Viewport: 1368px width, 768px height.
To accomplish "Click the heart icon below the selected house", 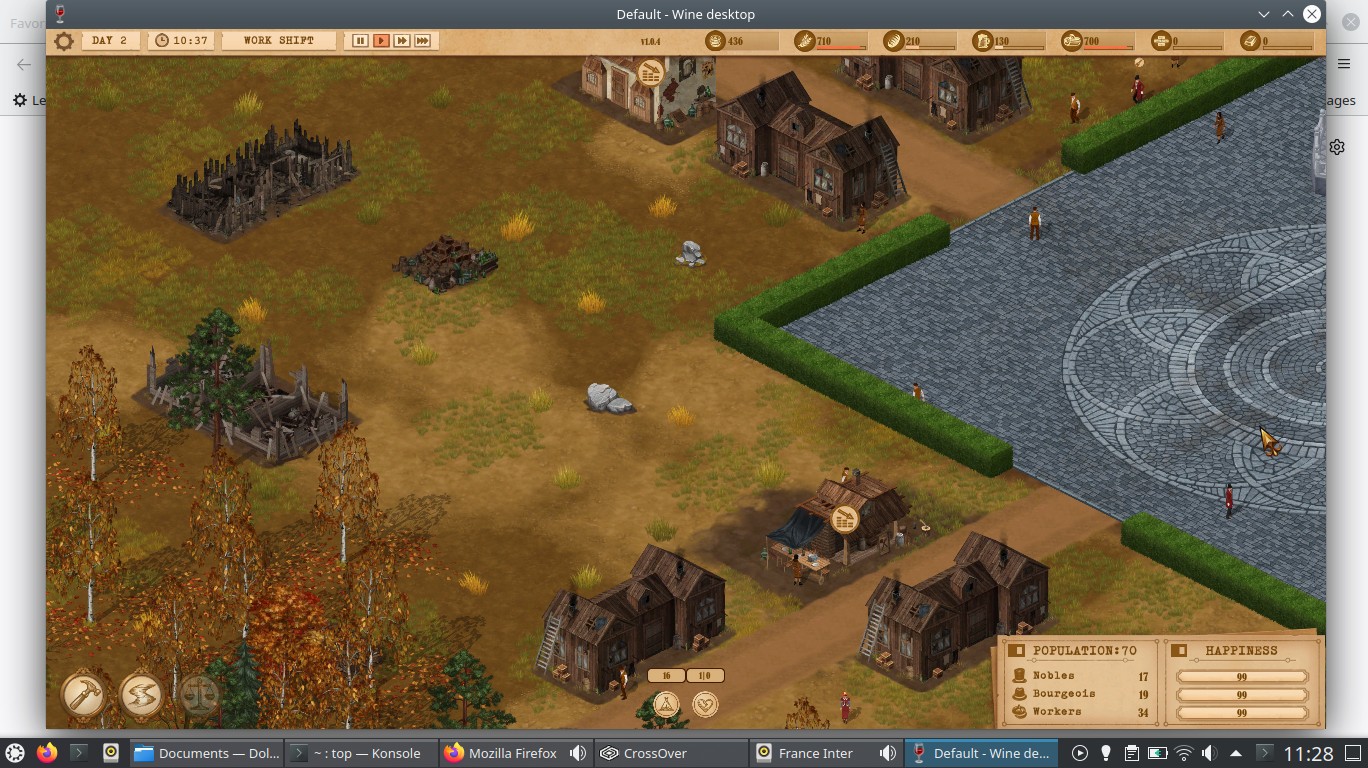I will coord(705,706).
